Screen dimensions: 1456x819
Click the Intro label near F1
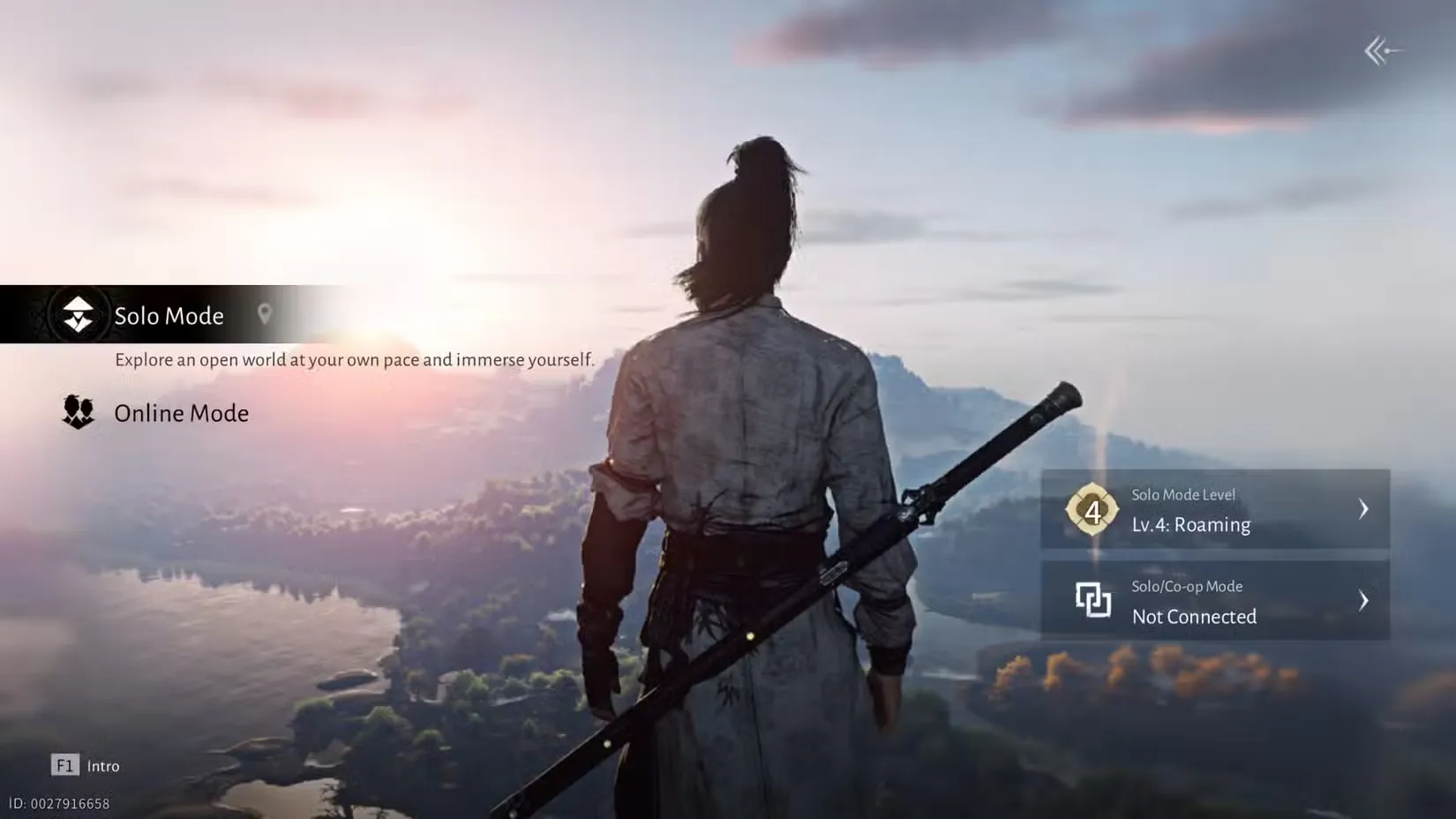[103, 765]
